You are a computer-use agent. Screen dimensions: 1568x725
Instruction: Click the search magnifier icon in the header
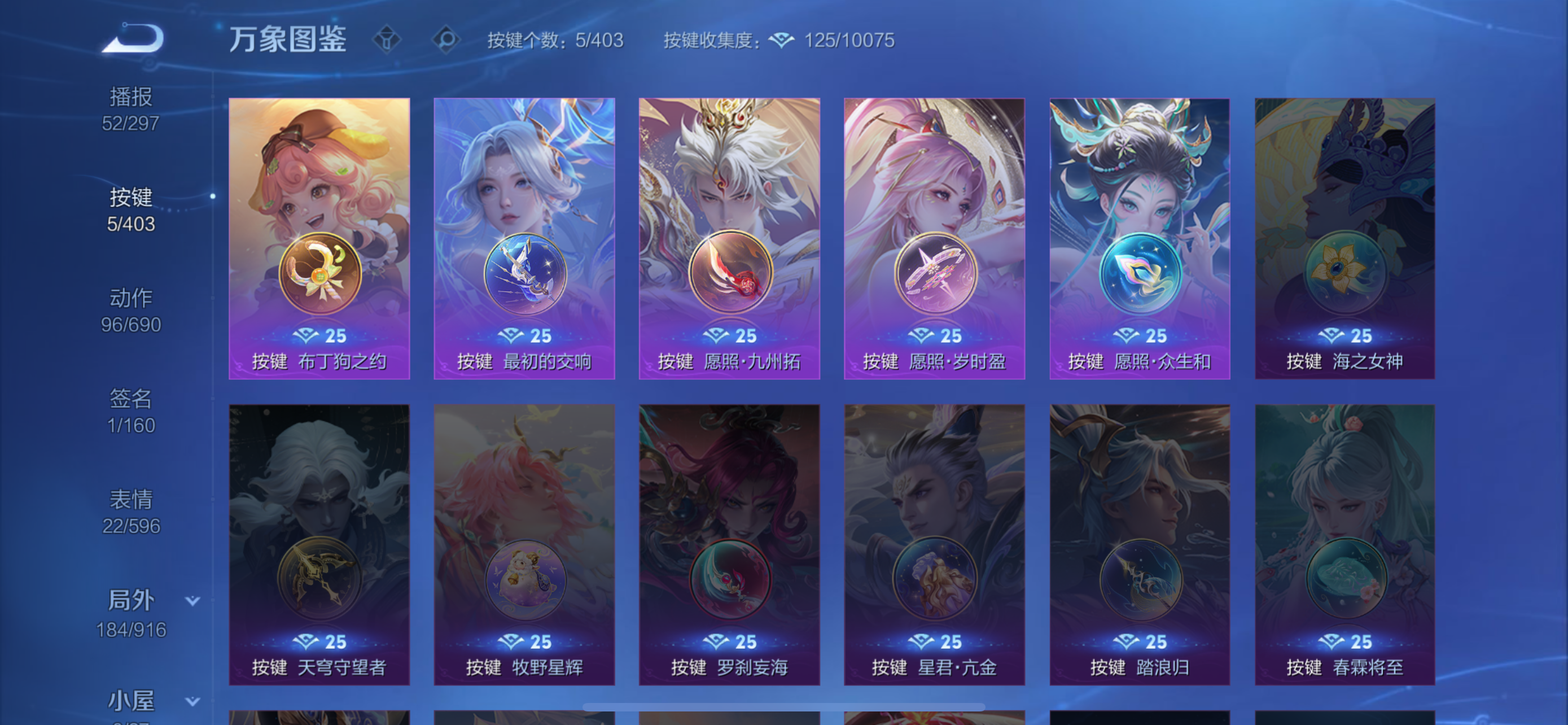pyautogui.click(x=449, y=38)
